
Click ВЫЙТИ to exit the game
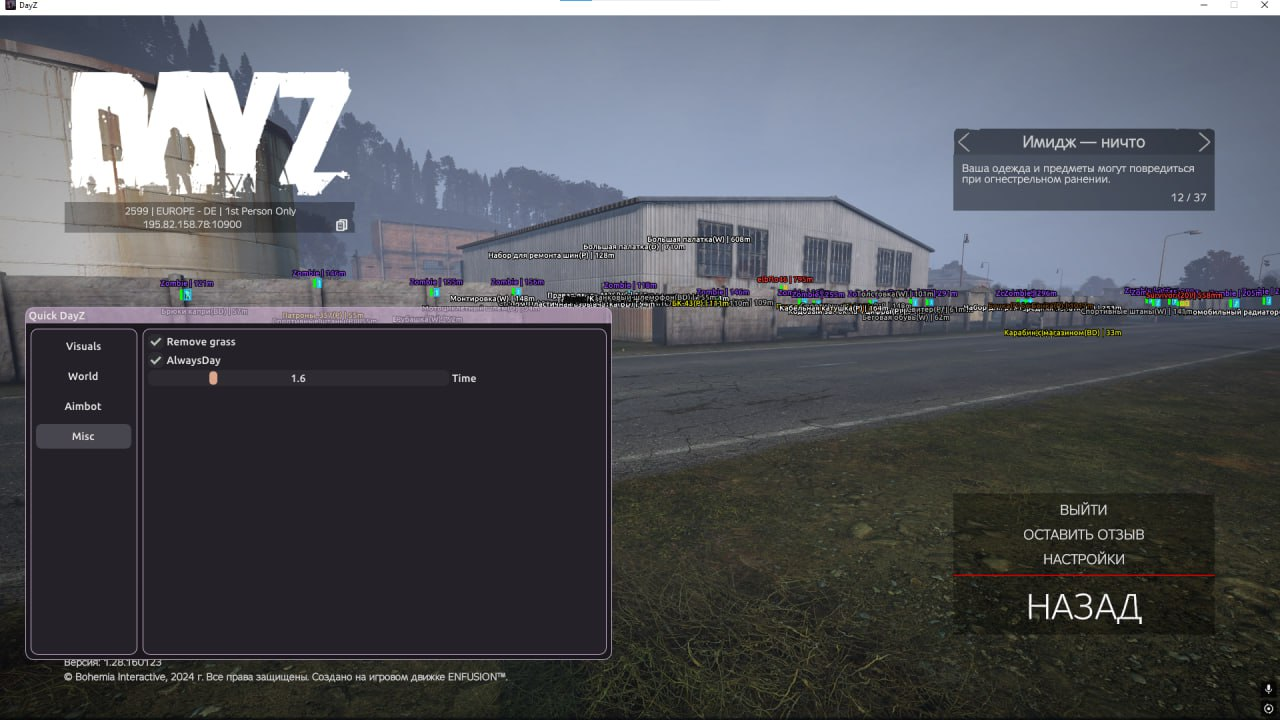click(1083, 510)
